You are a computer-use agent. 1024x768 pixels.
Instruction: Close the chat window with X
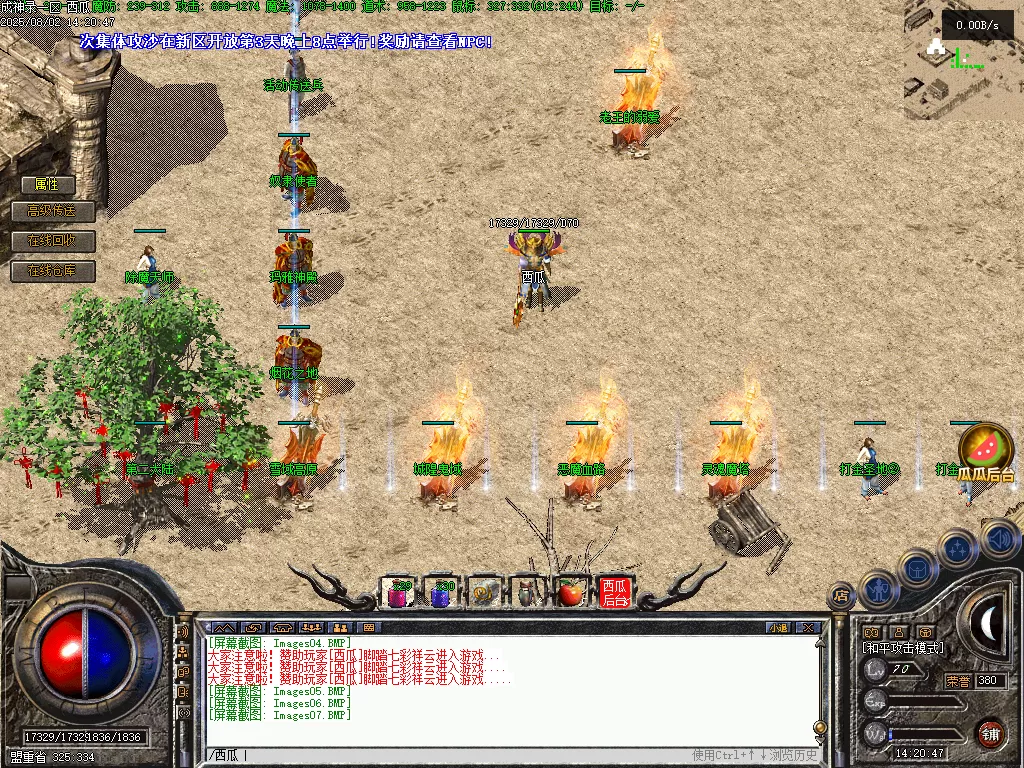(x=808, y=628)
